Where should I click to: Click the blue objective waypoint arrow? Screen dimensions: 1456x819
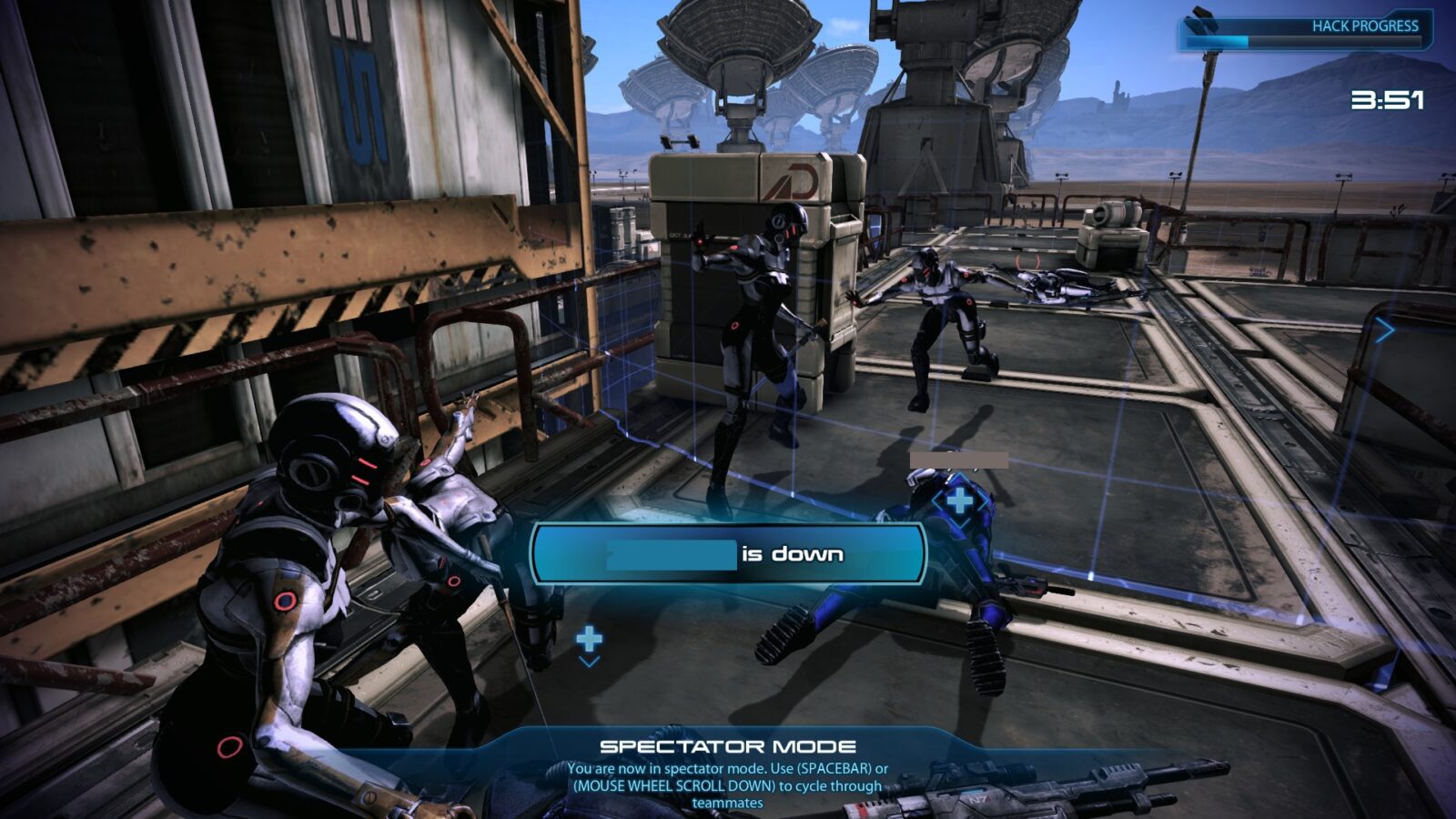[x=1384, y=329]
